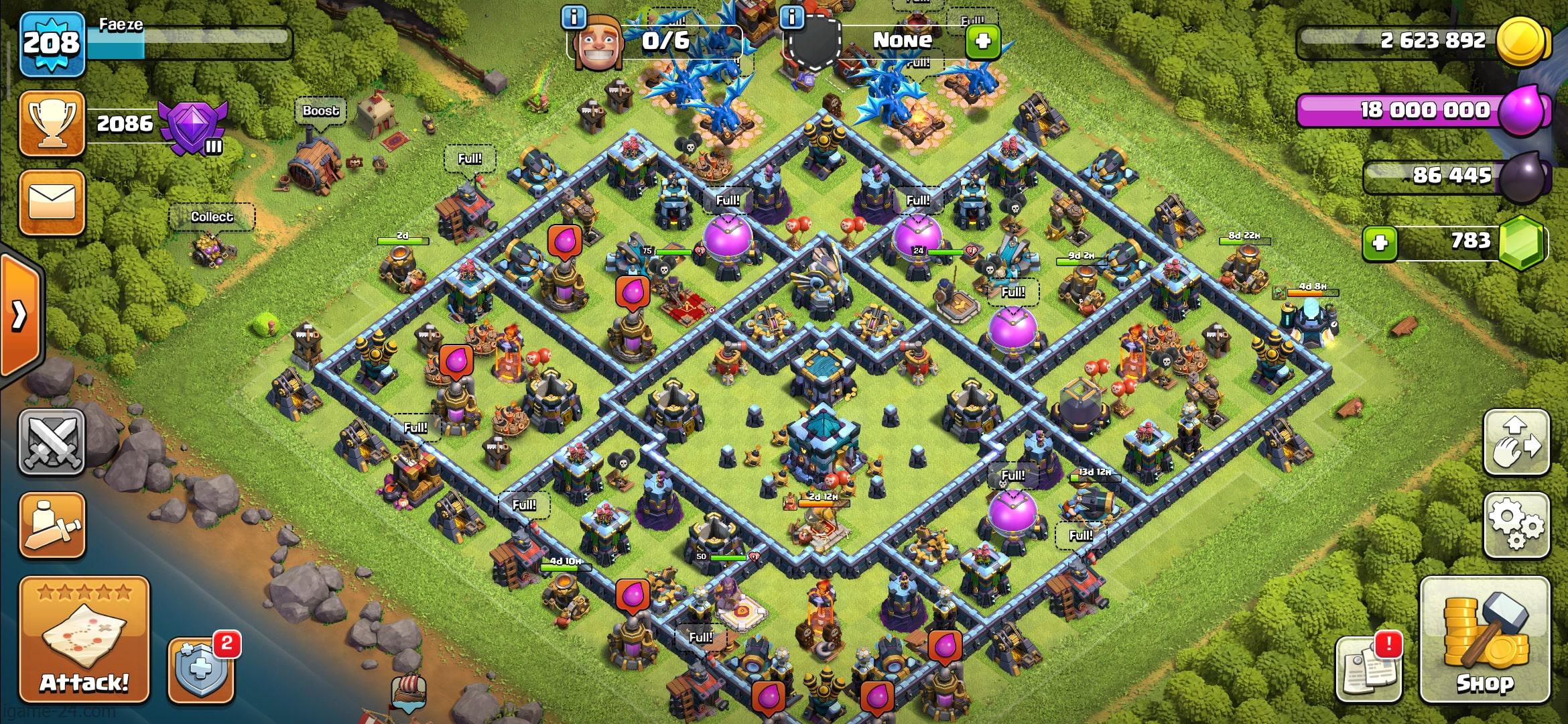Open the Shop

point(1484,640)
